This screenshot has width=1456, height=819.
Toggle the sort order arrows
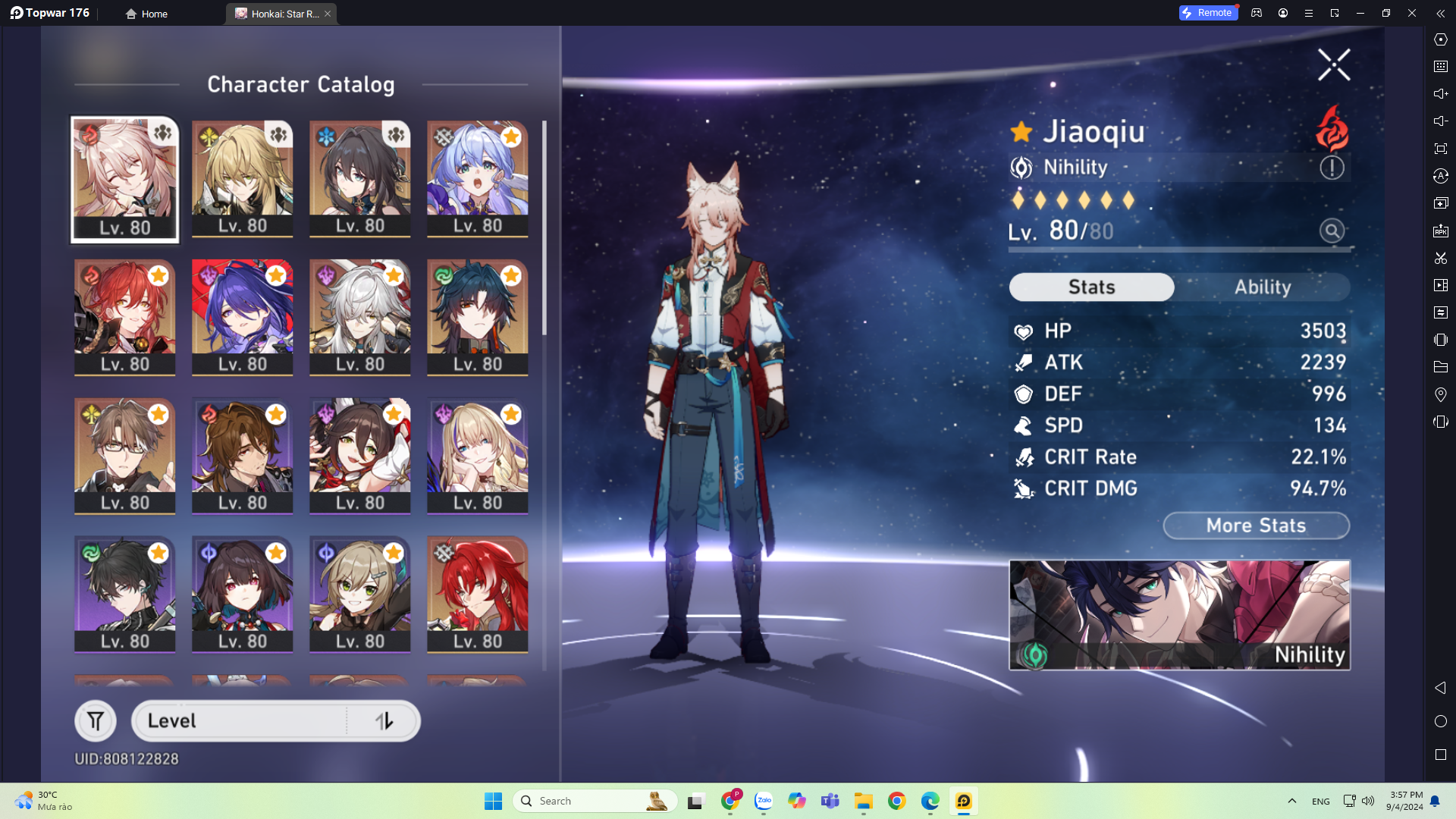point(384,720)
